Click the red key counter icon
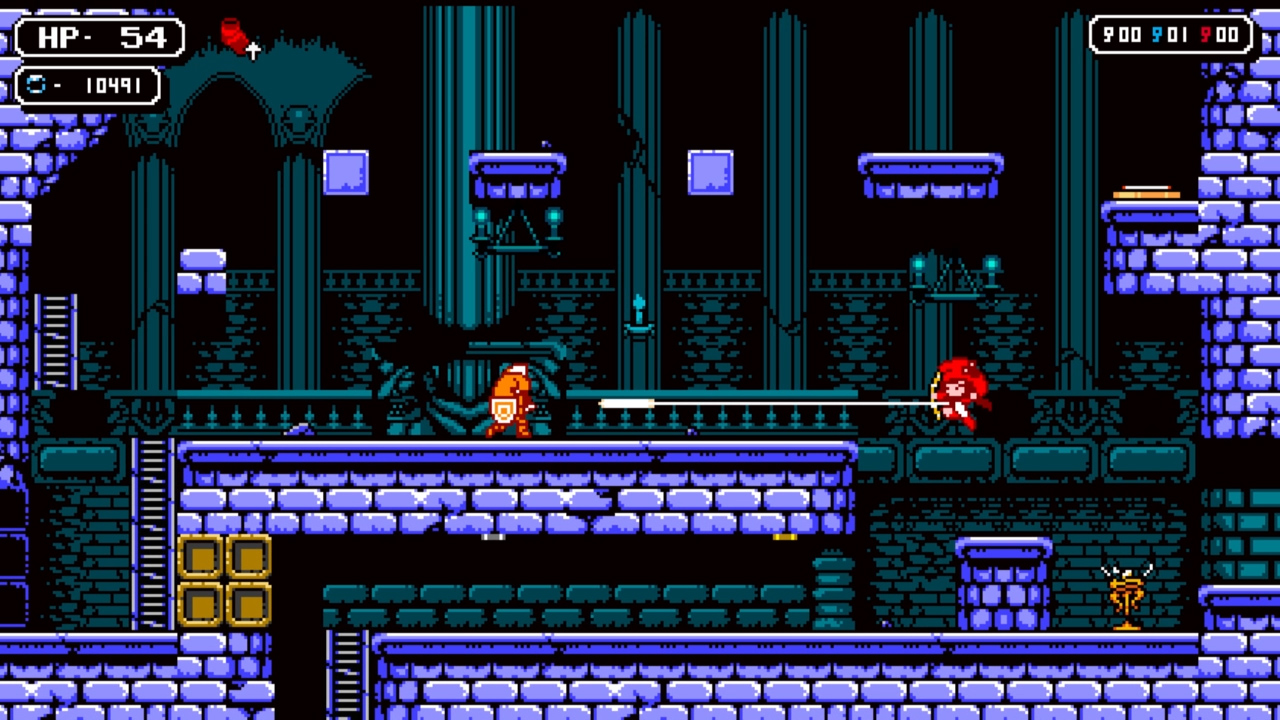The height and width of the screenshot is (720, 1280). (1204, 36)
